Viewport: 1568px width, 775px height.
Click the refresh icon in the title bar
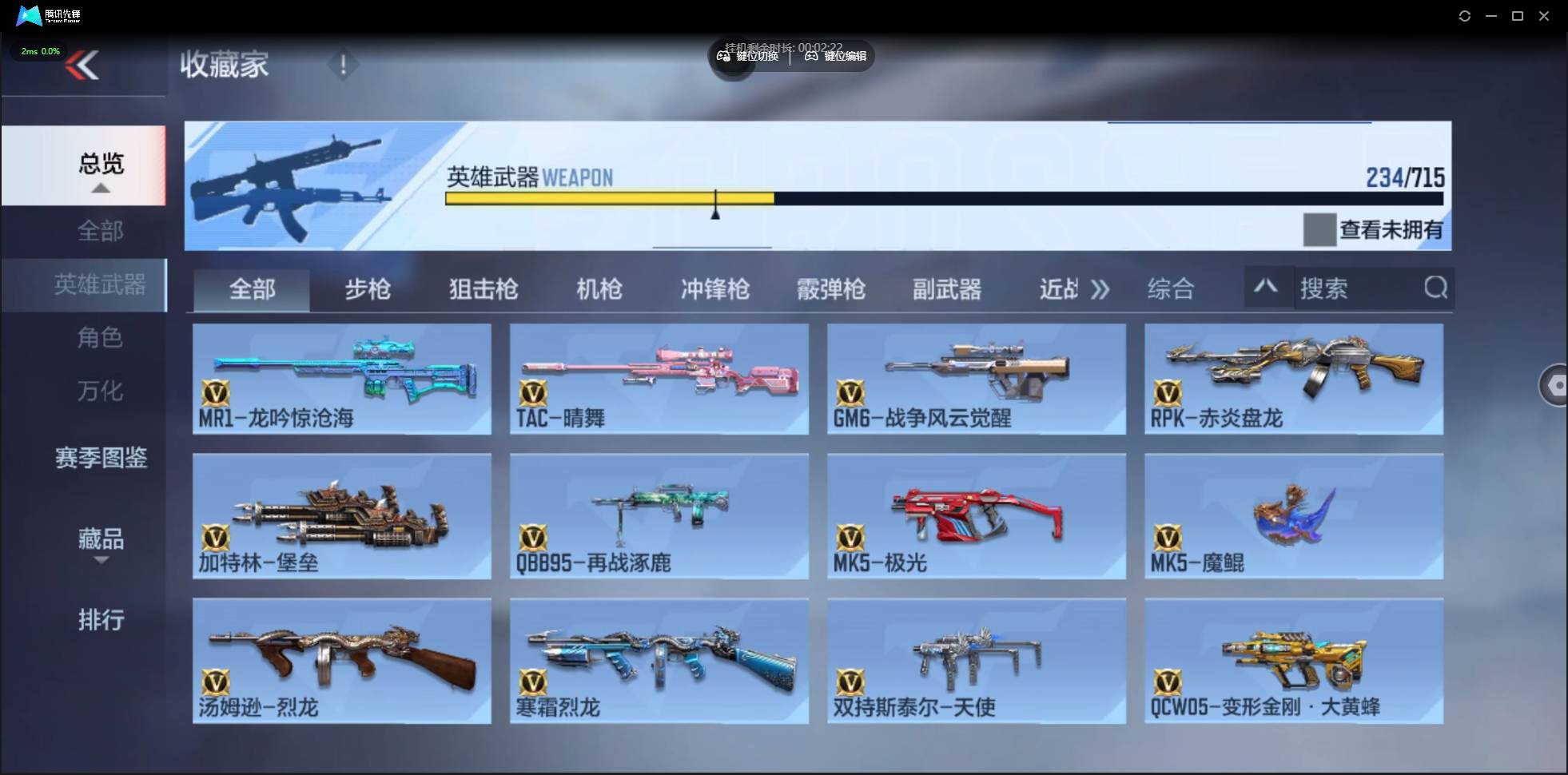[1466, 15]
